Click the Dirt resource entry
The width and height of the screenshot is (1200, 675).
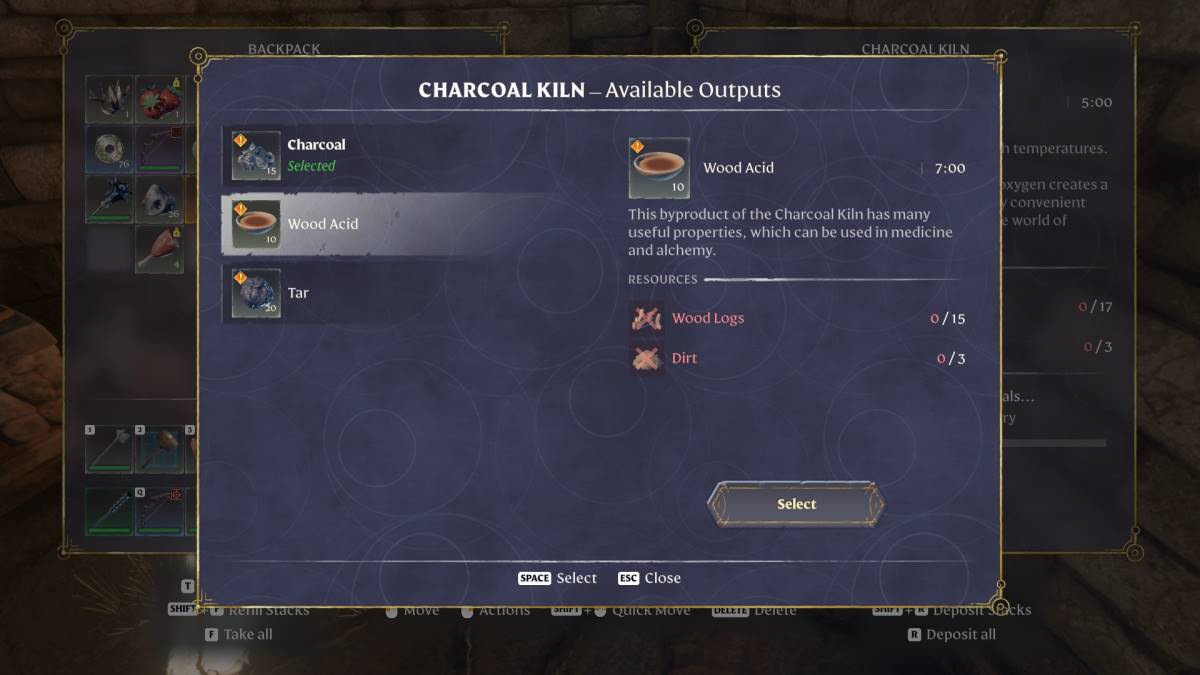point(684,358)
